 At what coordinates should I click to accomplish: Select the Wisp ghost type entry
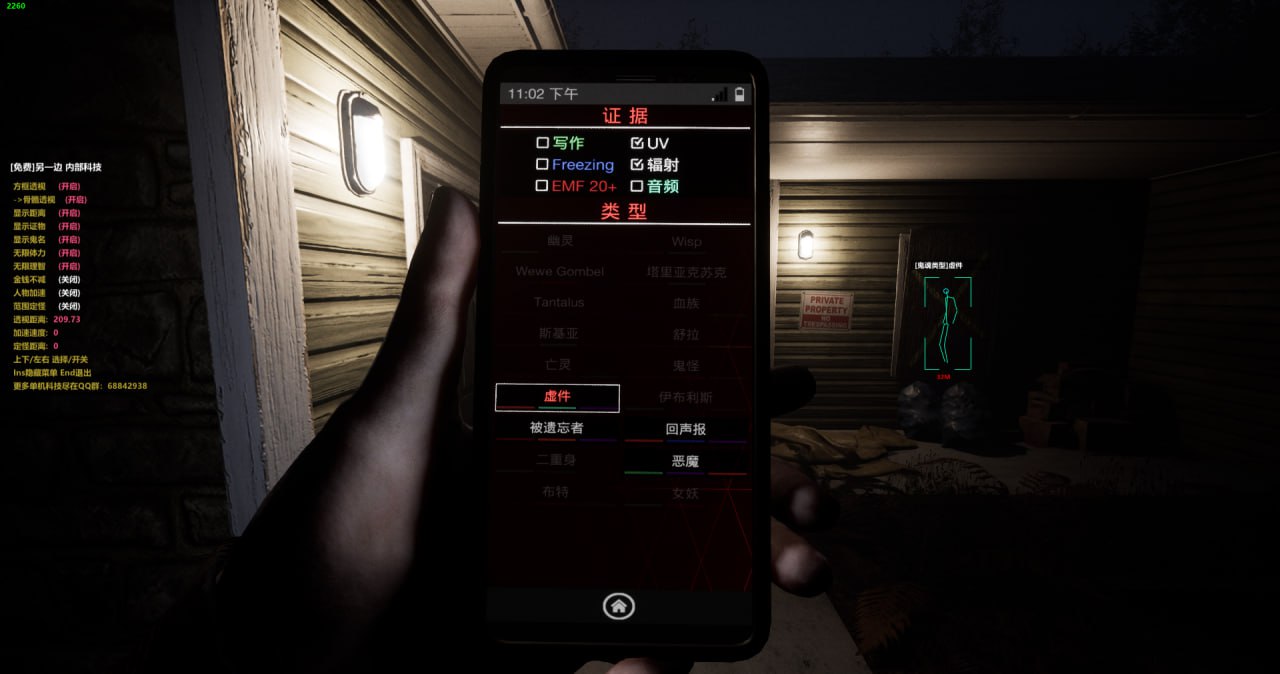686,241
